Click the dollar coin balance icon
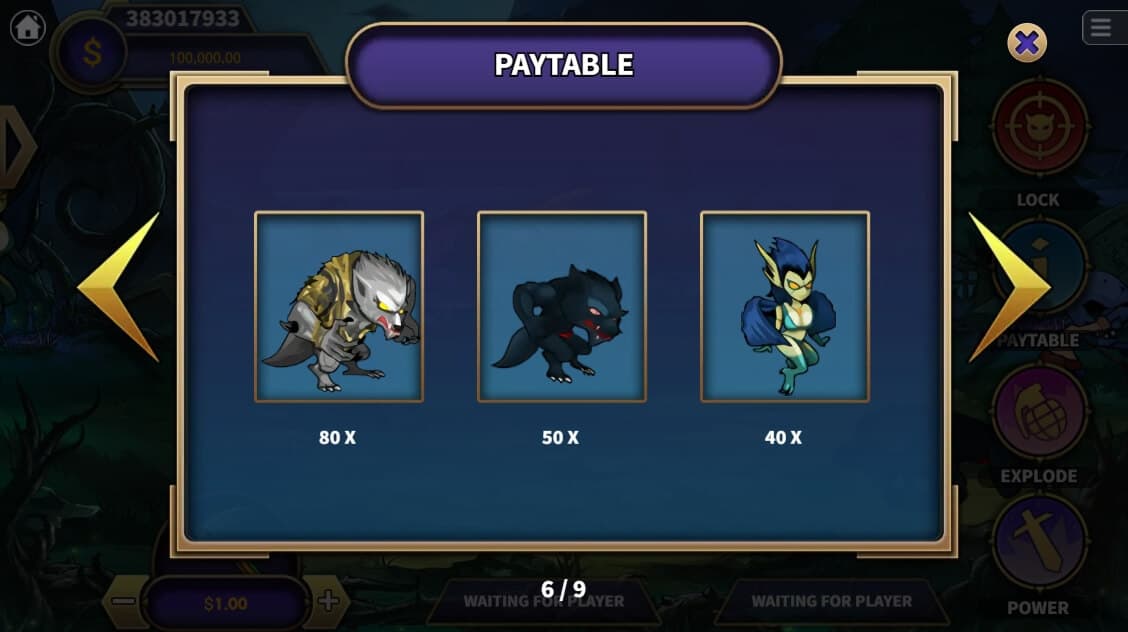 pos(92,54)
